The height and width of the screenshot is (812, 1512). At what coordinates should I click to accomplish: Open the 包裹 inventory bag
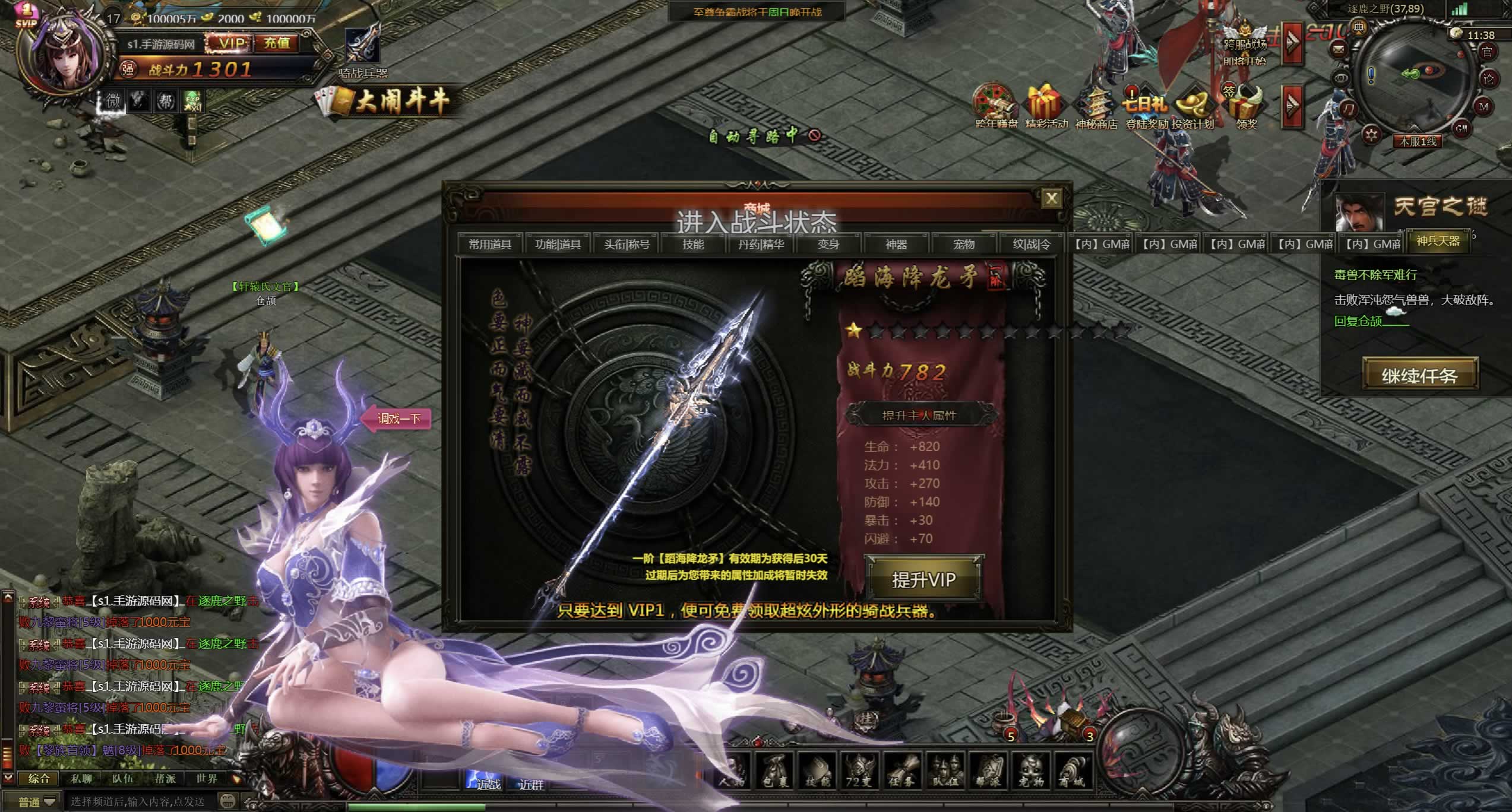(x=775, y=770)
